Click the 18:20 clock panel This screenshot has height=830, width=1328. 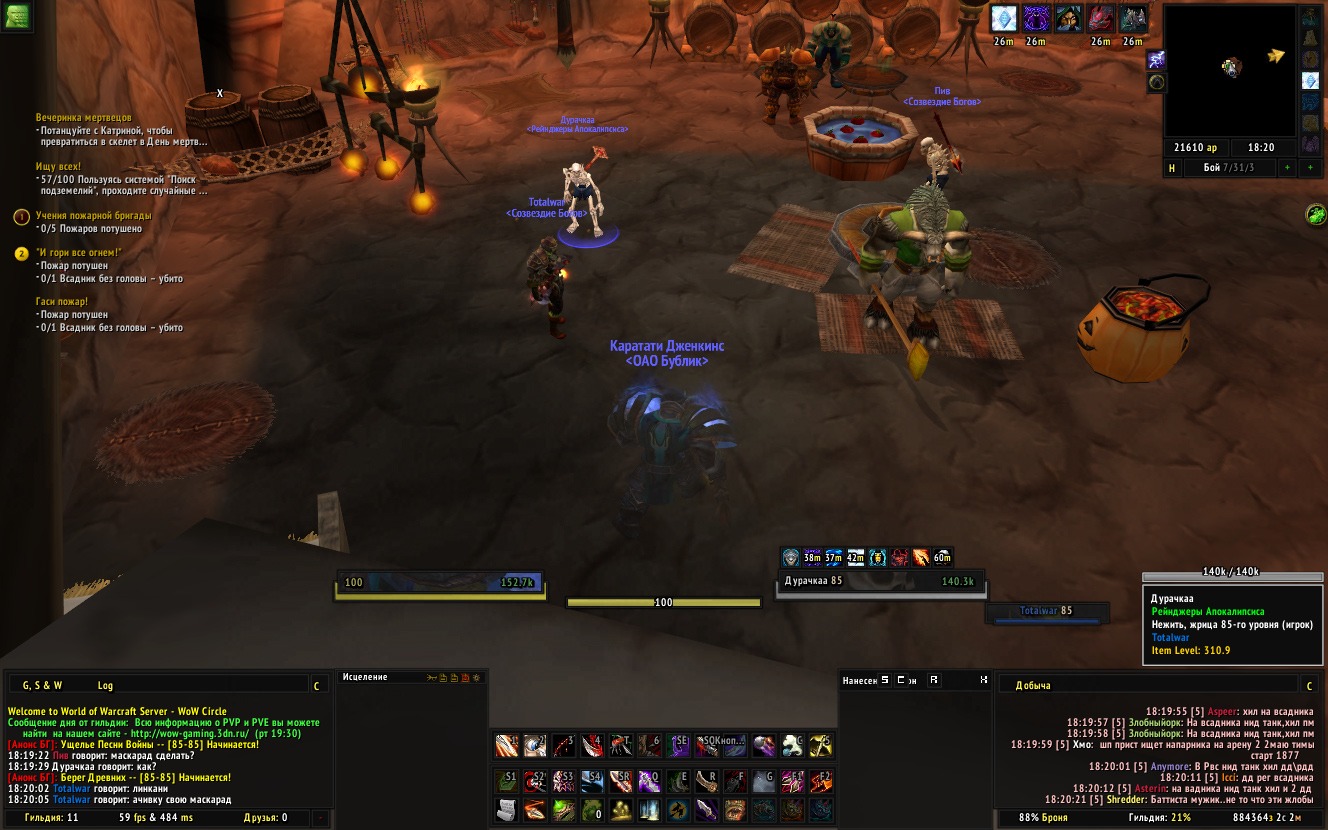click(1261, 147)
